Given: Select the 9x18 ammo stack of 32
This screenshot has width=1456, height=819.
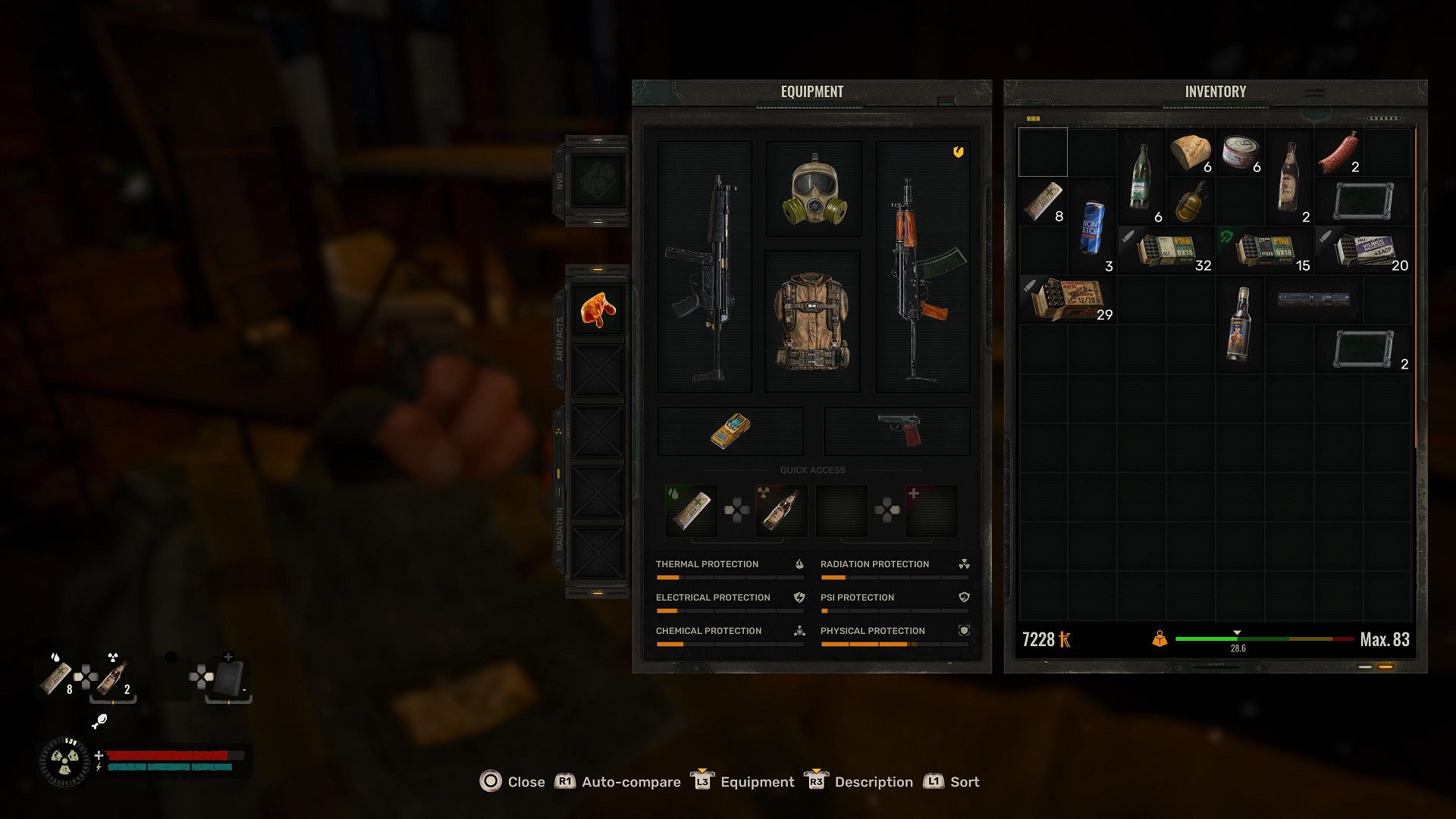Looking at the screenshot, I should coord(1166,250).
